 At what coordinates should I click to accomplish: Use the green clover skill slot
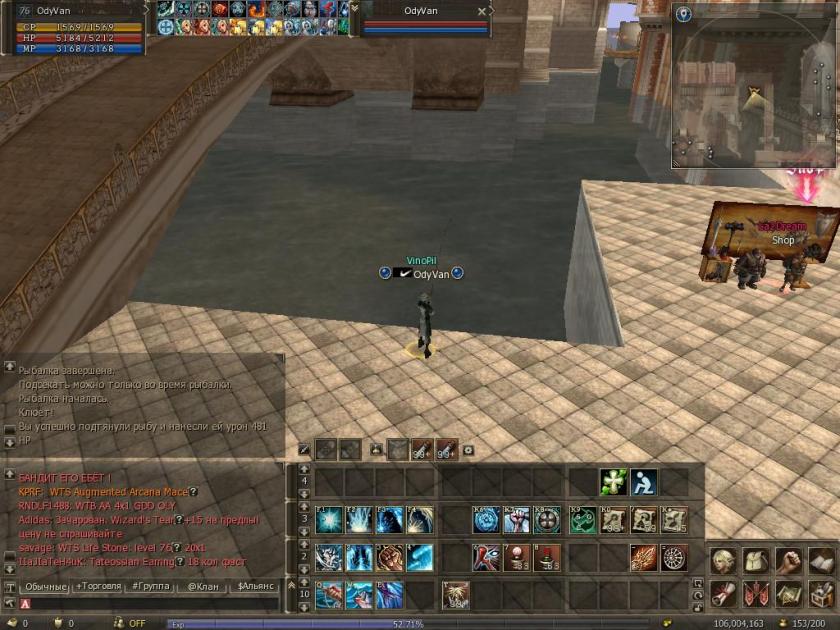click(x=612, y=482)
